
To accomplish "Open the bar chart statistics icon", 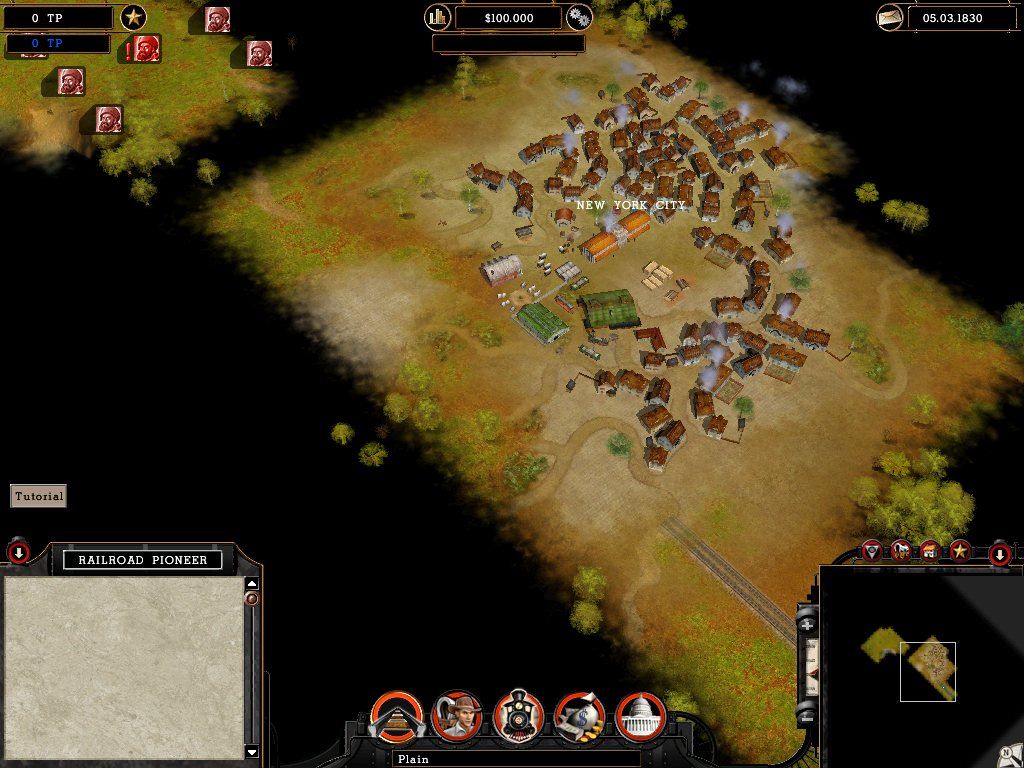I will tap(438, 17).
